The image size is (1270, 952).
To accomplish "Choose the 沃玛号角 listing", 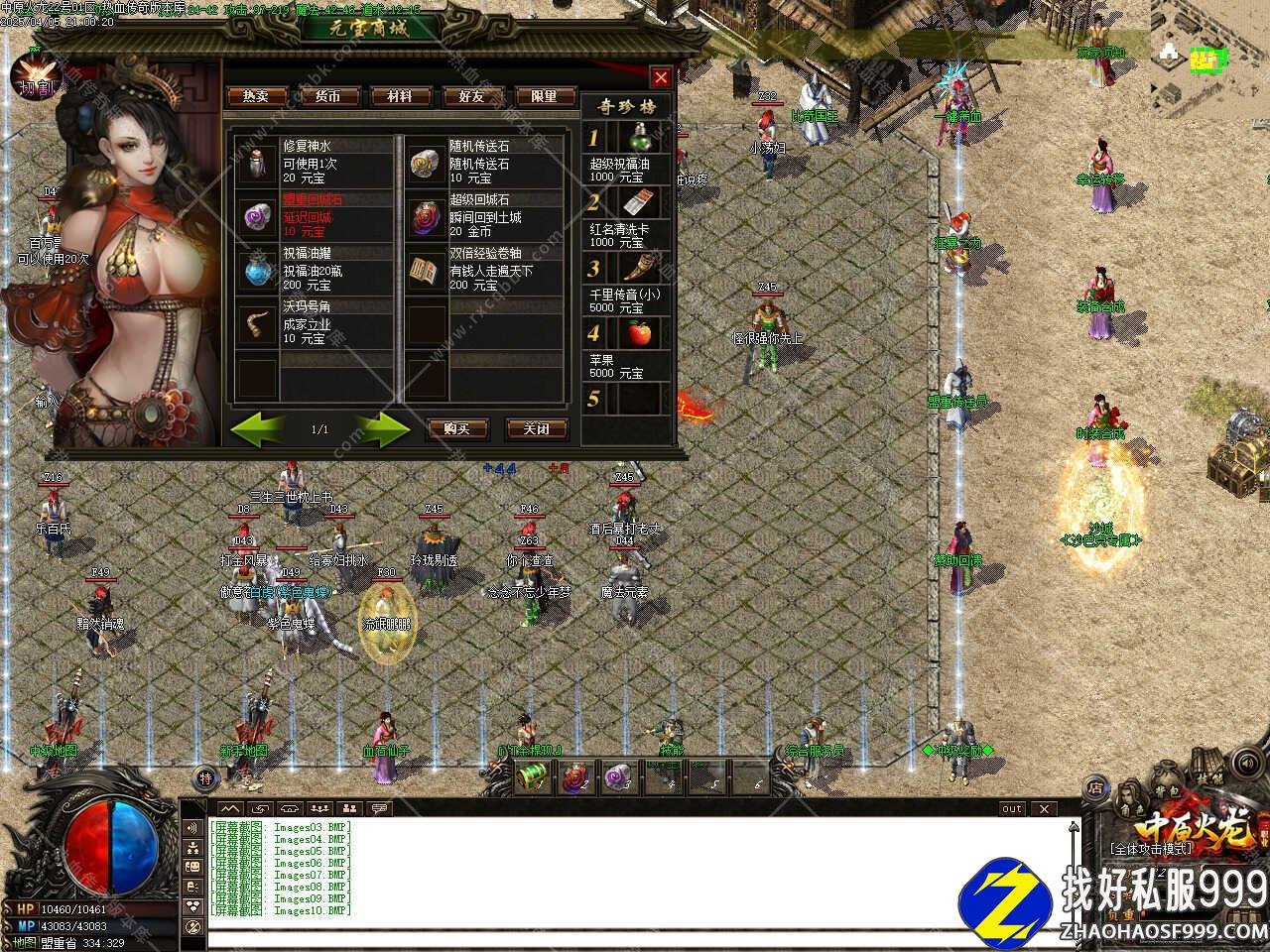I will (316, 323).
